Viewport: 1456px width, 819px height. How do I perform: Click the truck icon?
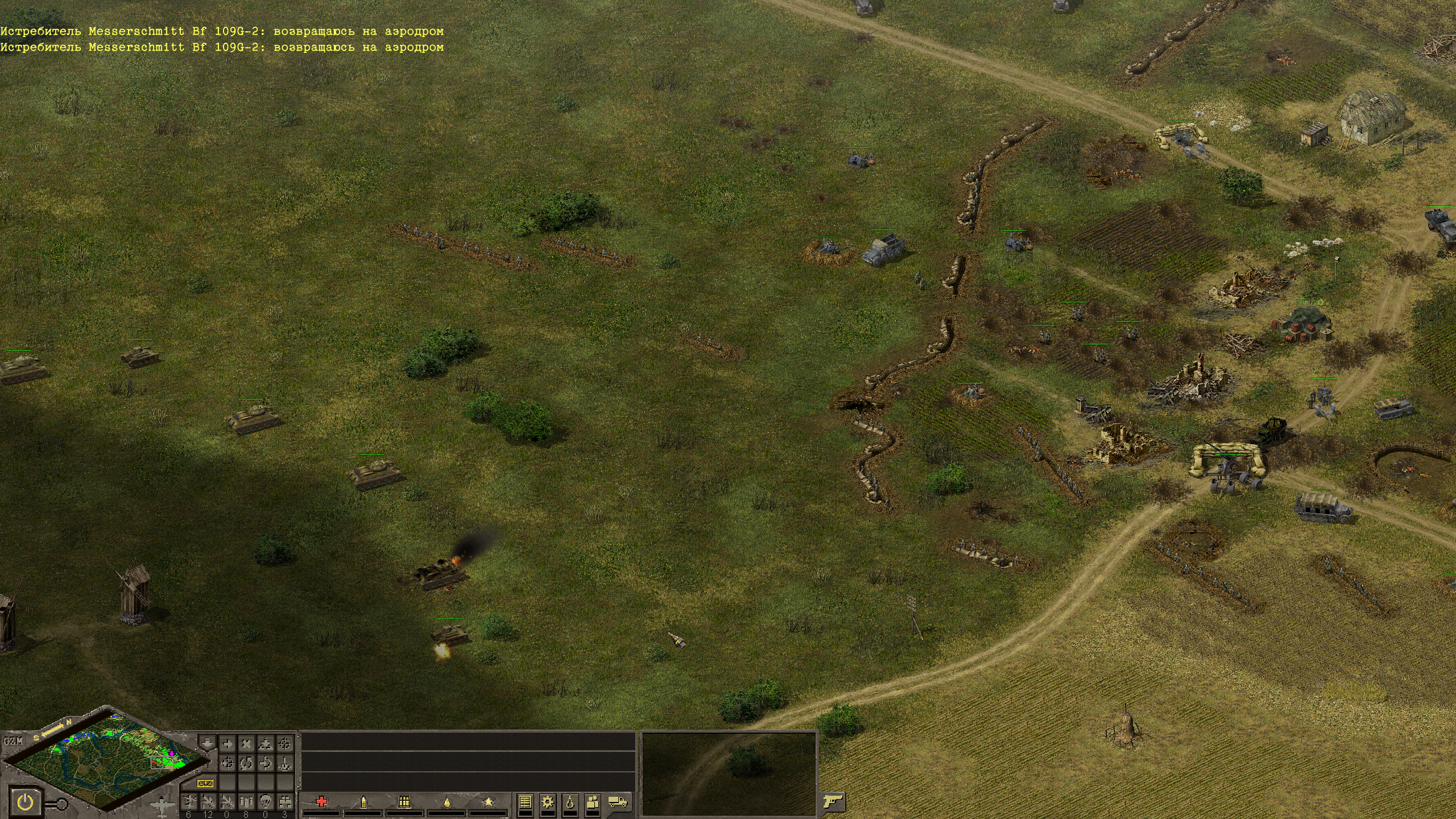click(x=618, y=802)
